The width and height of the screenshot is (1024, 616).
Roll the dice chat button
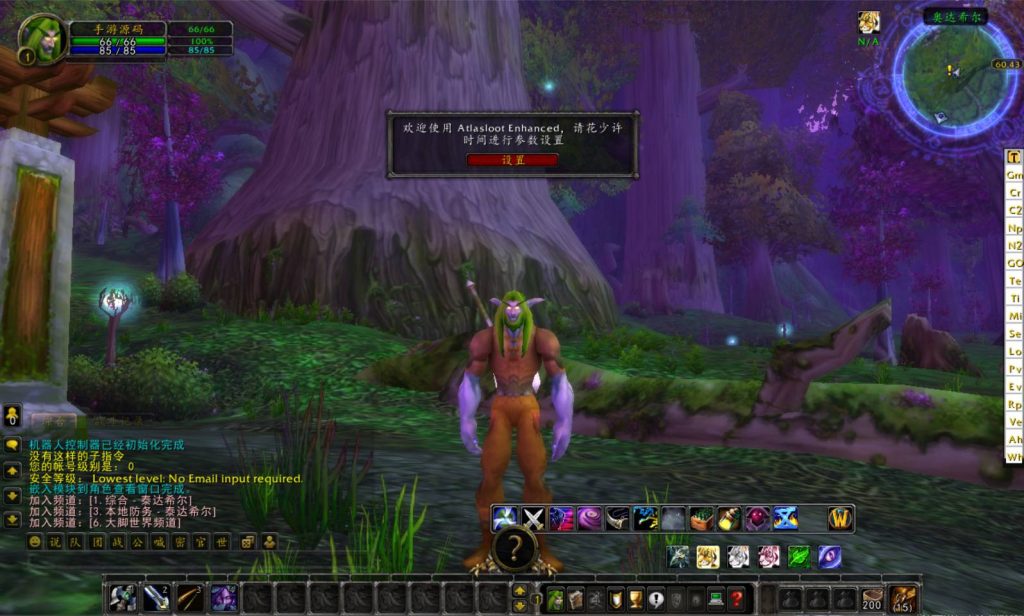[x=248, y=542]
